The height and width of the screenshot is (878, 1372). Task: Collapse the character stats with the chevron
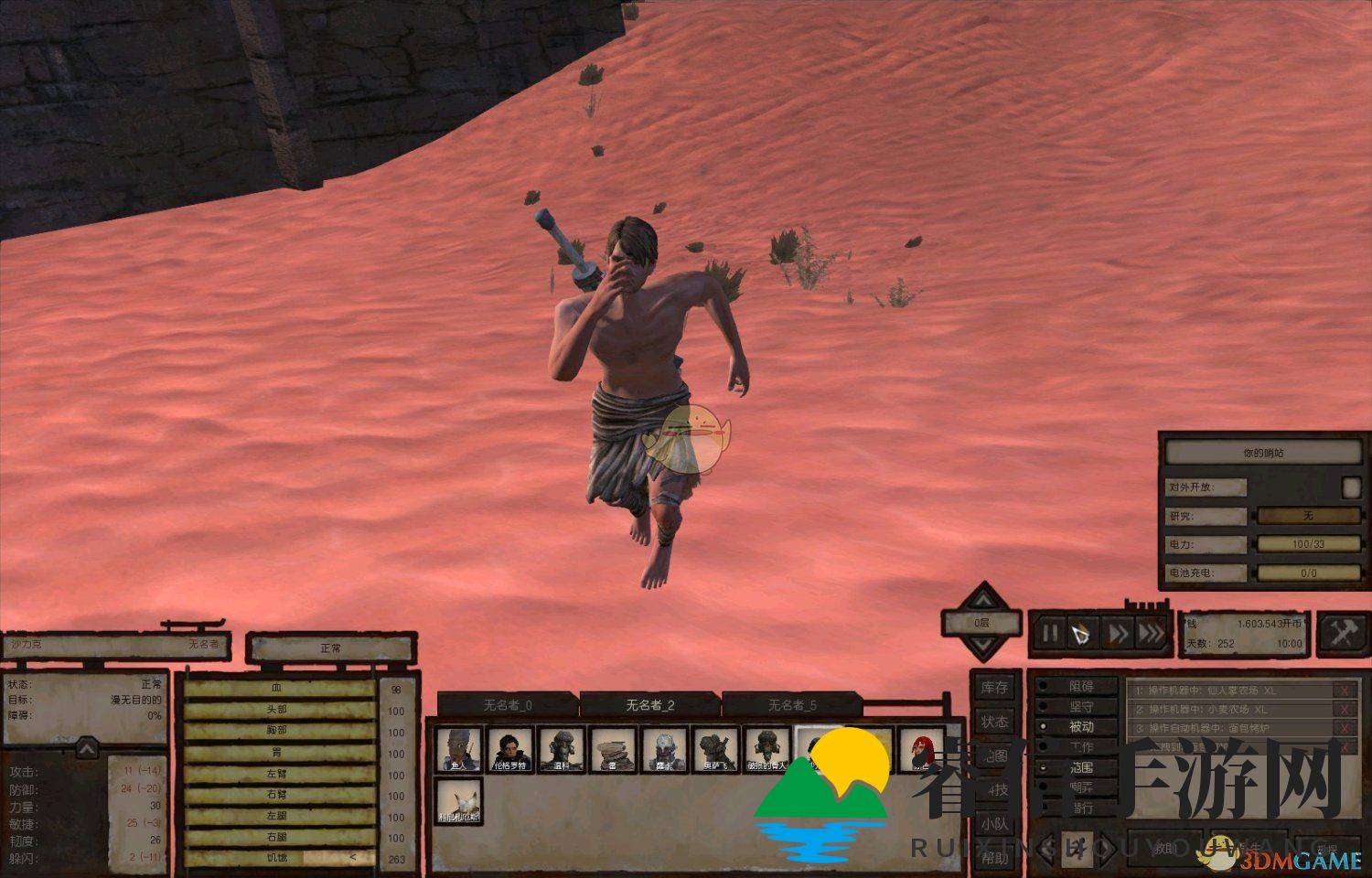coord(87,749)
